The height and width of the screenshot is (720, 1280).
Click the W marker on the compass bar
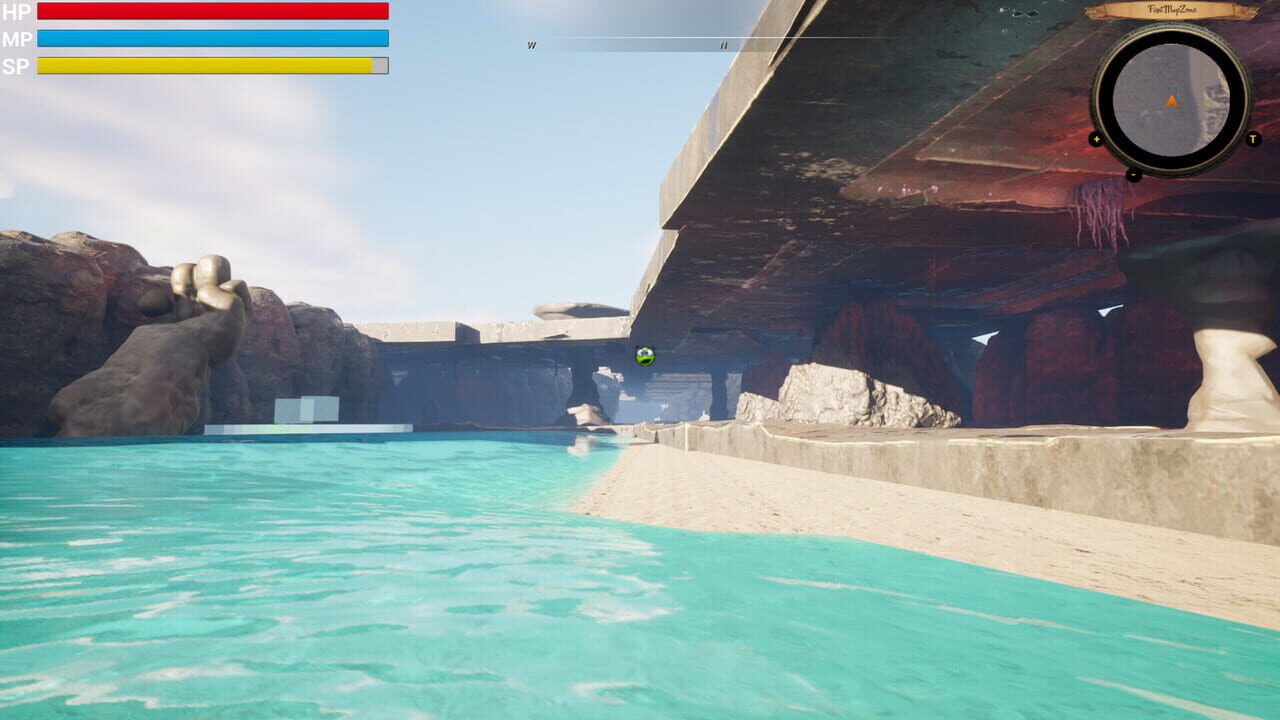[x=531, y=45]
